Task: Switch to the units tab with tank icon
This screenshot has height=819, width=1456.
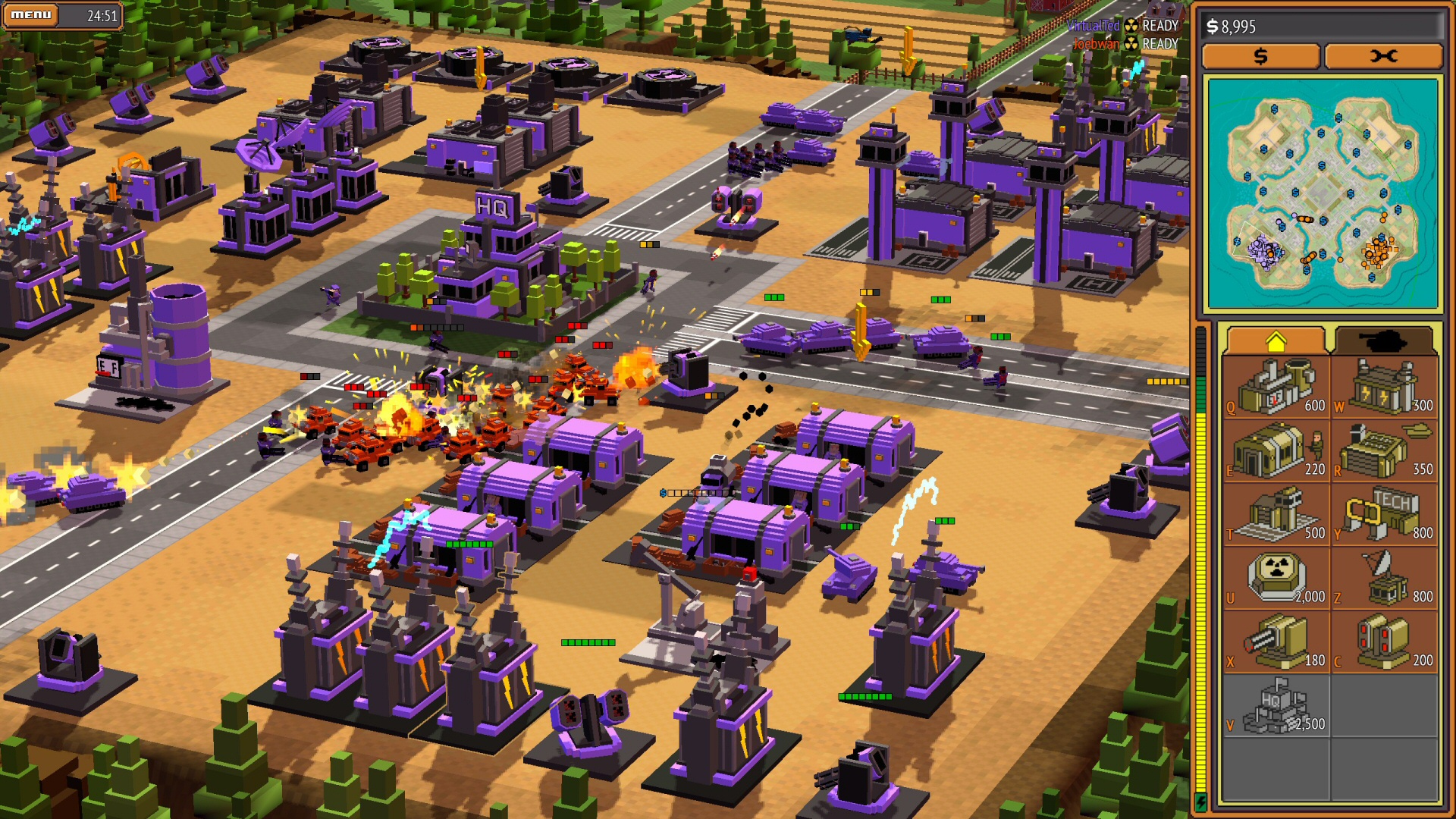Action: pos(1386,339)
